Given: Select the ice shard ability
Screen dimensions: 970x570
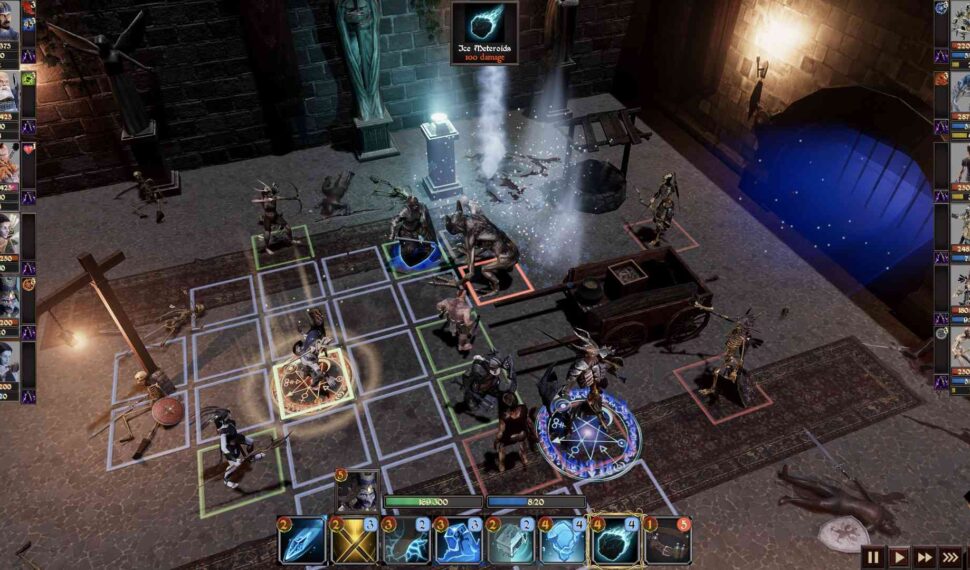Looking at the screenshot, I should click(303, 541).
